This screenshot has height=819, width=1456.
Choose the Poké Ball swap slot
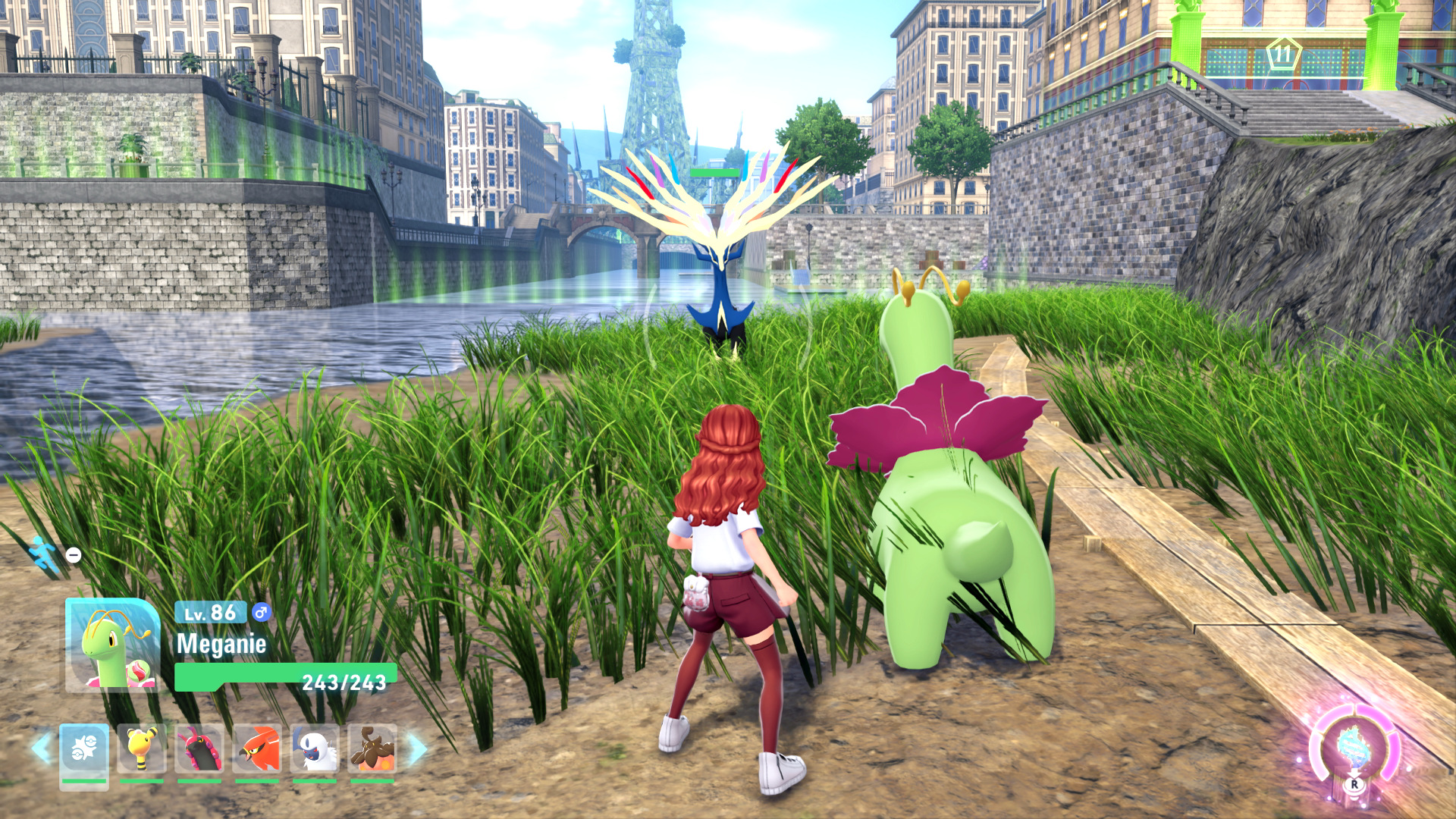pyautogui.click(x=84, y=749)
